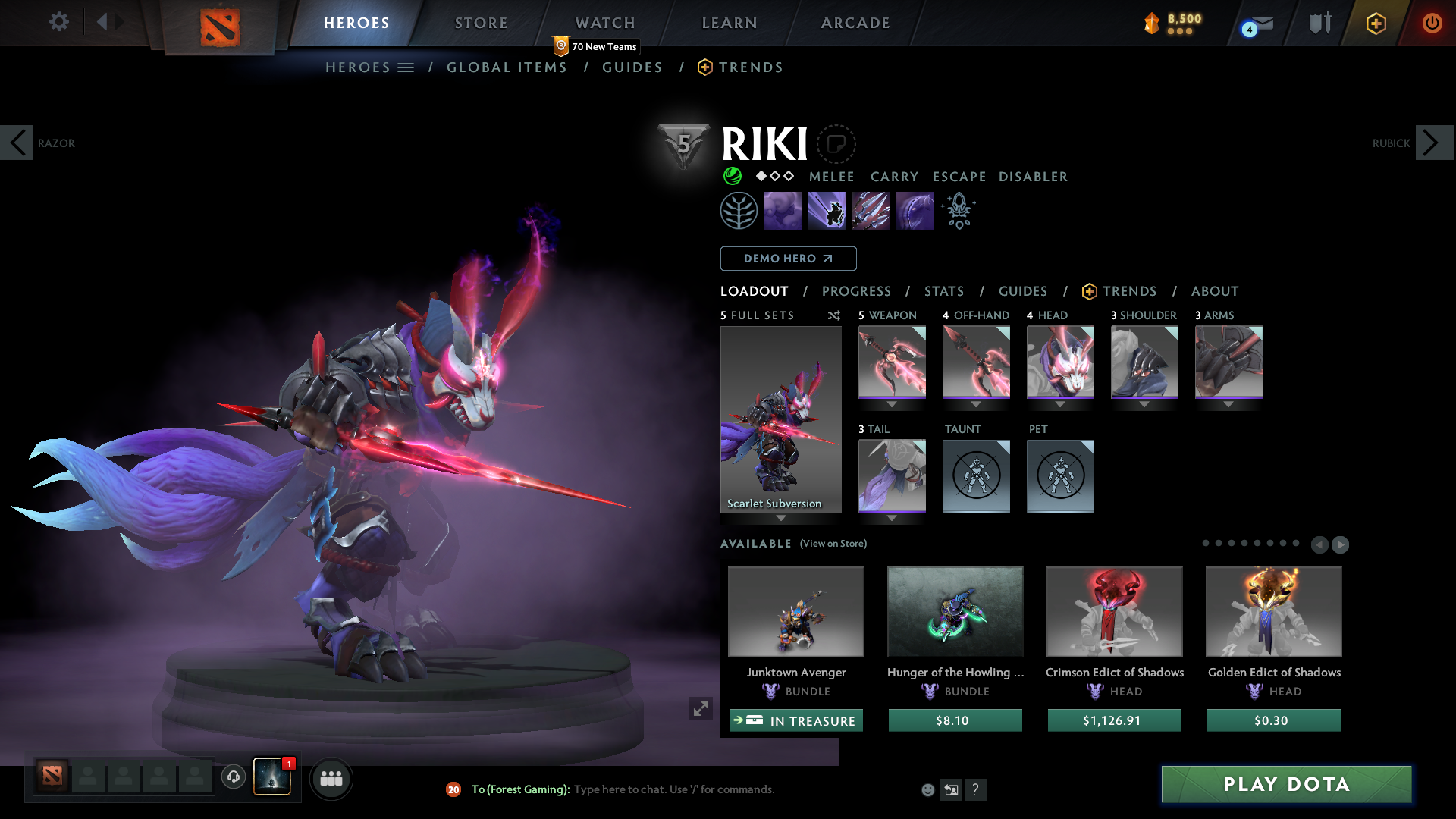1456x819 pixels.
Task: Open Junktown Avenger In Treasure button
Action: click(795, 720)
